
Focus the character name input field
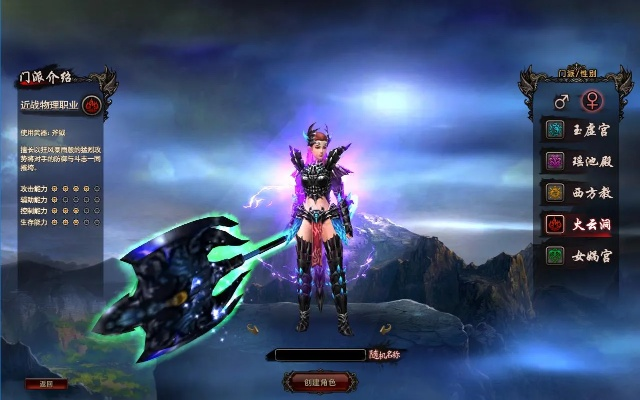click(320, 354)
